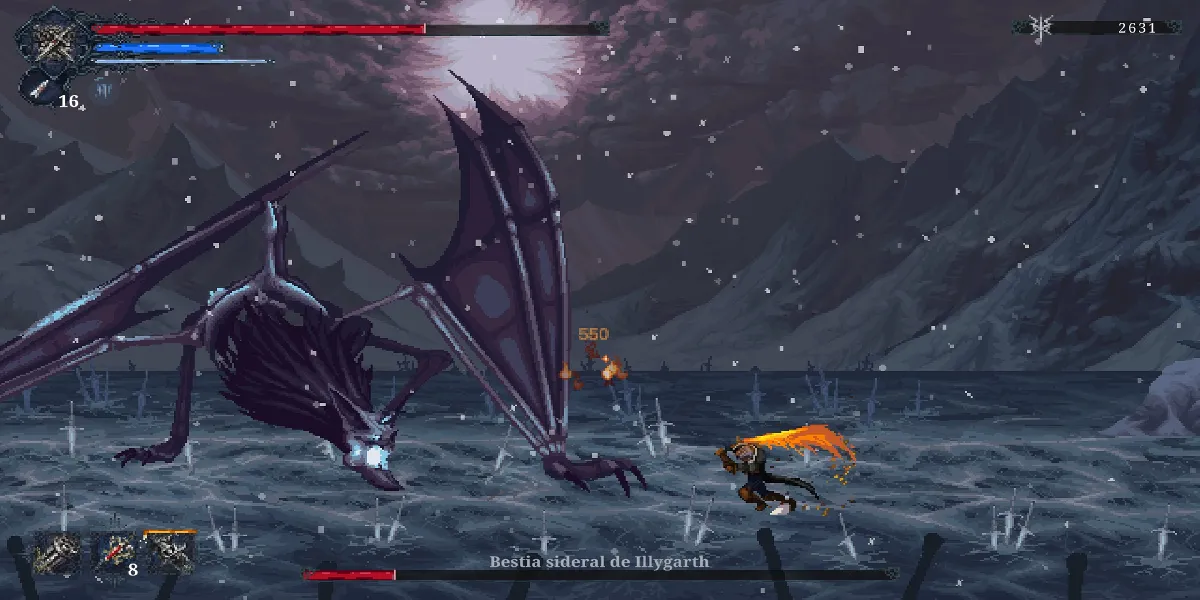1200x600 pixels.
Task: Choose the orange-highlighted weapon slot
Action: point(170,551)
